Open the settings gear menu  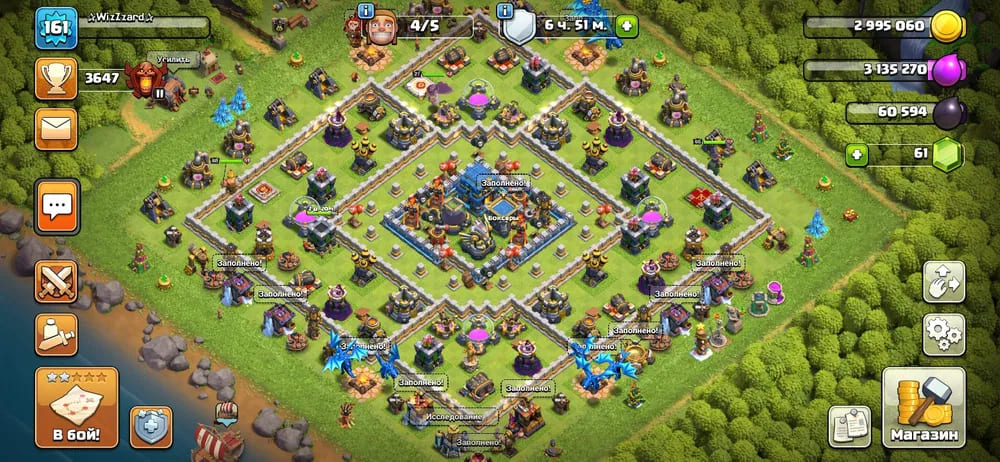tap(943, 333)
